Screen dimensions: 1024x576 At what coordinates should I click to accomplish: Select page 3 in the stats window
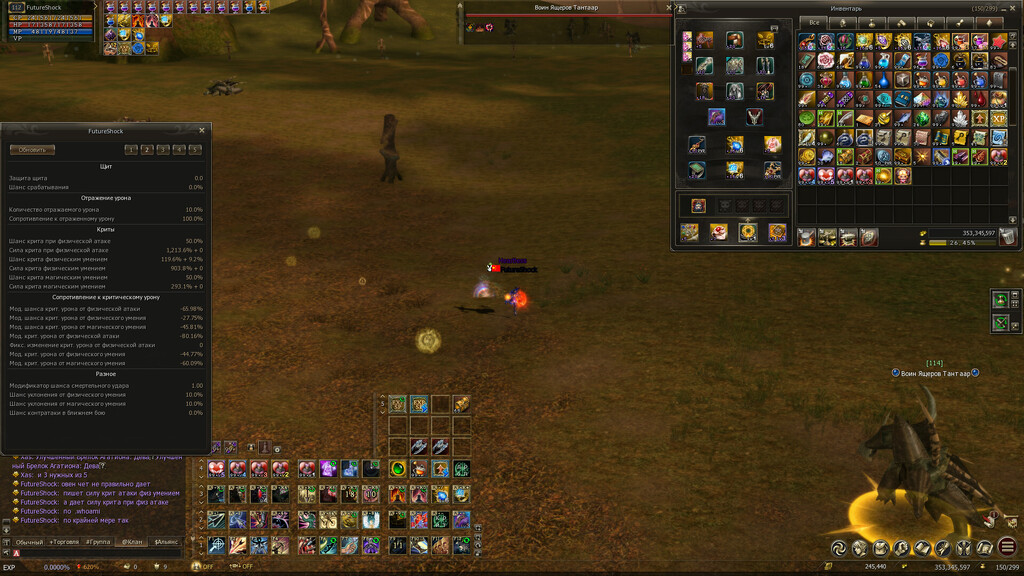(x=163, y=150)
